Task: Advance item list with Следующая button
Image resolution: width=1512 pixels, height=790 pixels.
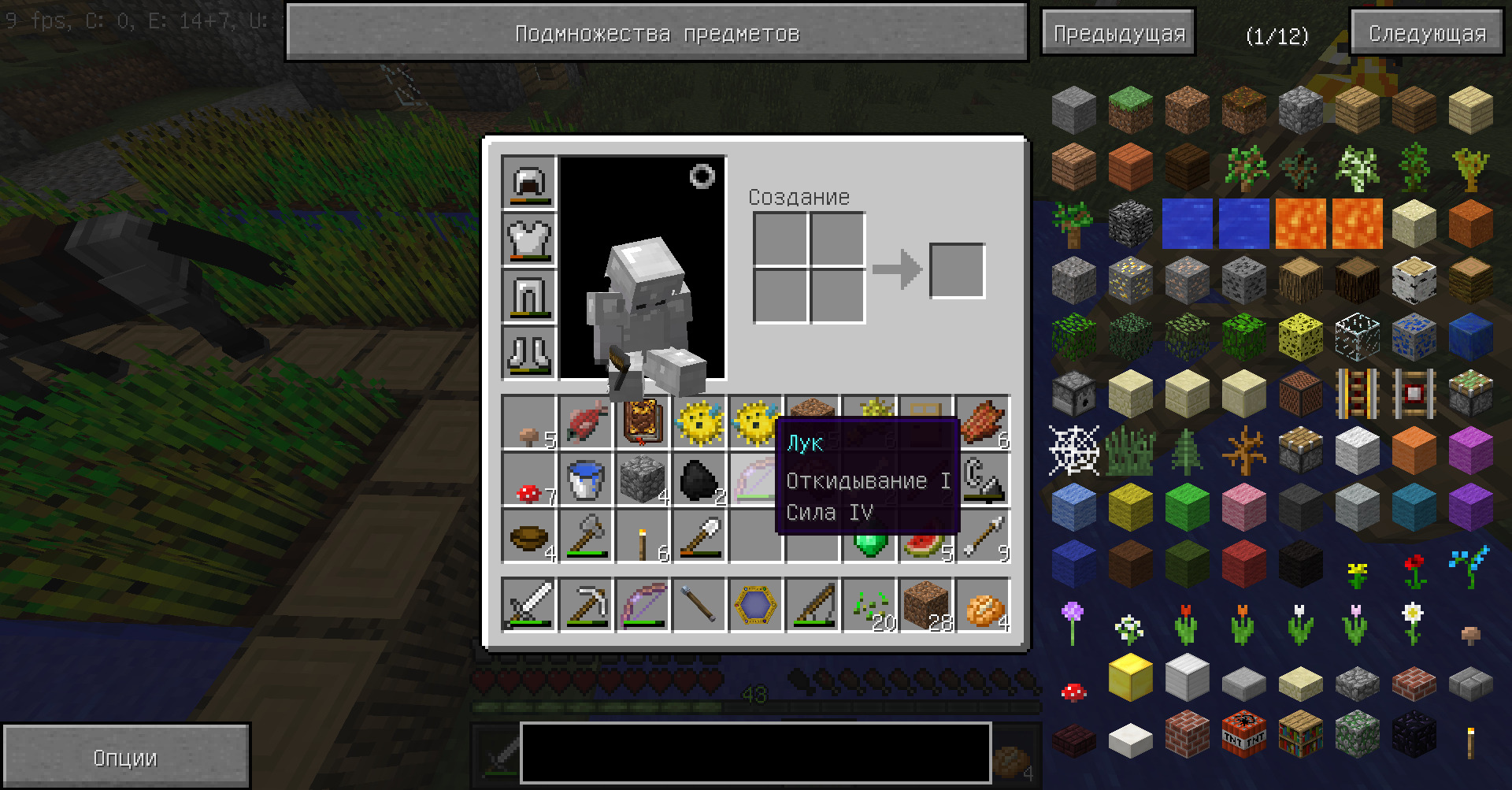Action: 1427,33
